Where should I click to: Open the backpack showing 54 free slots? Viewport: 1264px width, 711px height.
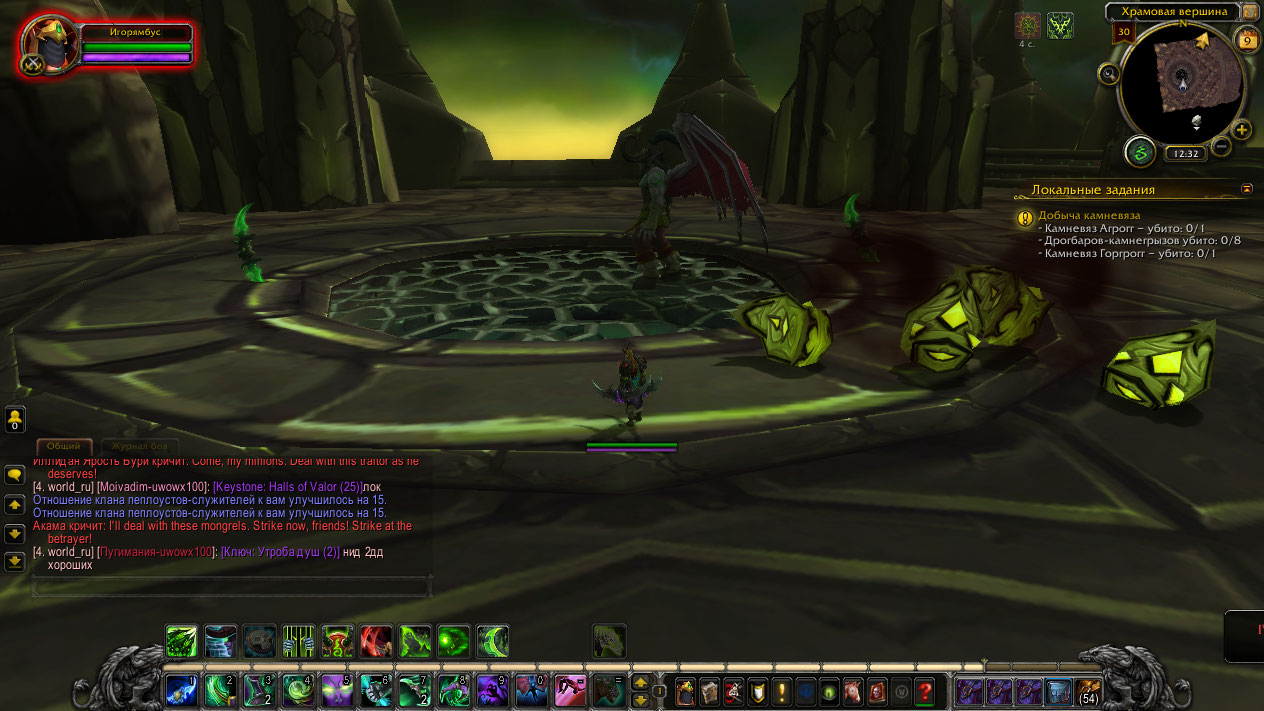coord(1087,691)
